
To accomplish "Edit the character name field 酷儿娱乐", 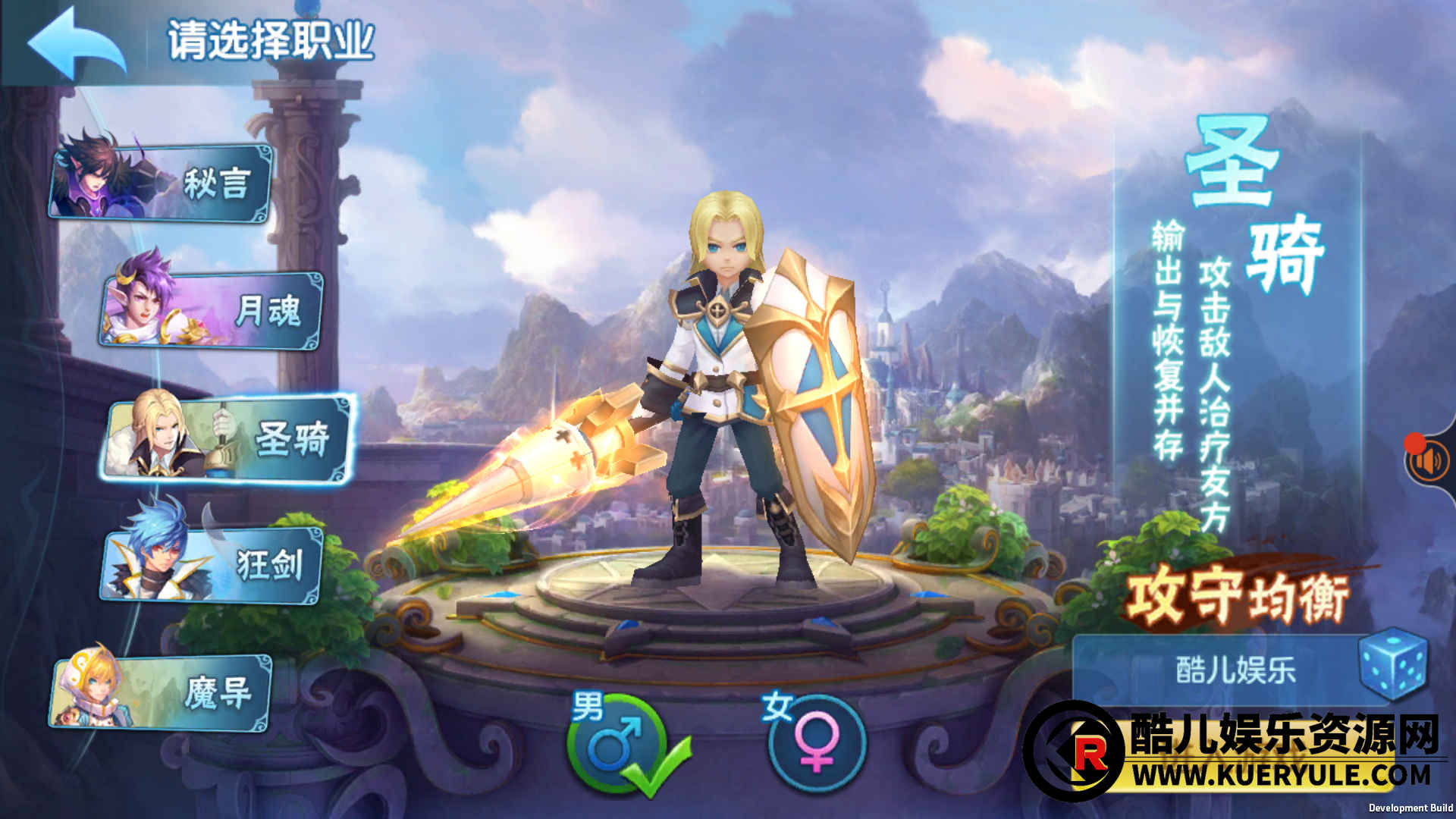I will pos(1235,670).
